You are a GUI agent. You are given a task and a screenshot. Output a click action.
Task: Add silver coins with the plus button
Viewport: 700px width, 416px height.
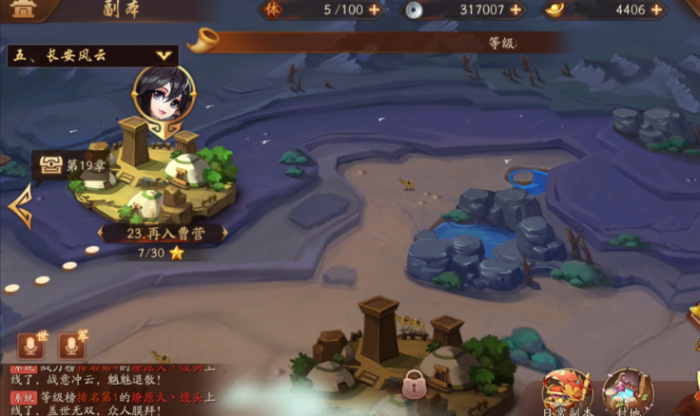tap(516, 10)
